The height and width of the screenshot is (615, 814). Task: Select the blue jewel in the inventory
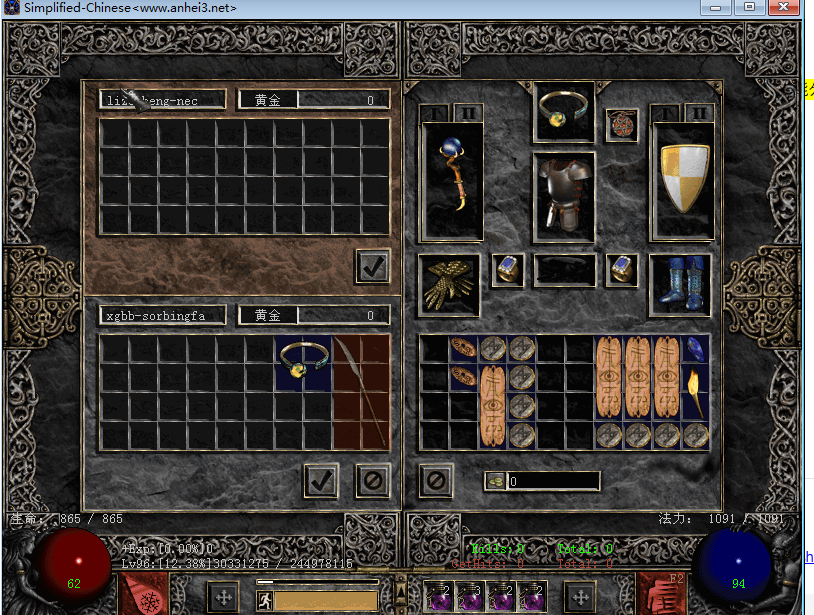coord(695,348)
